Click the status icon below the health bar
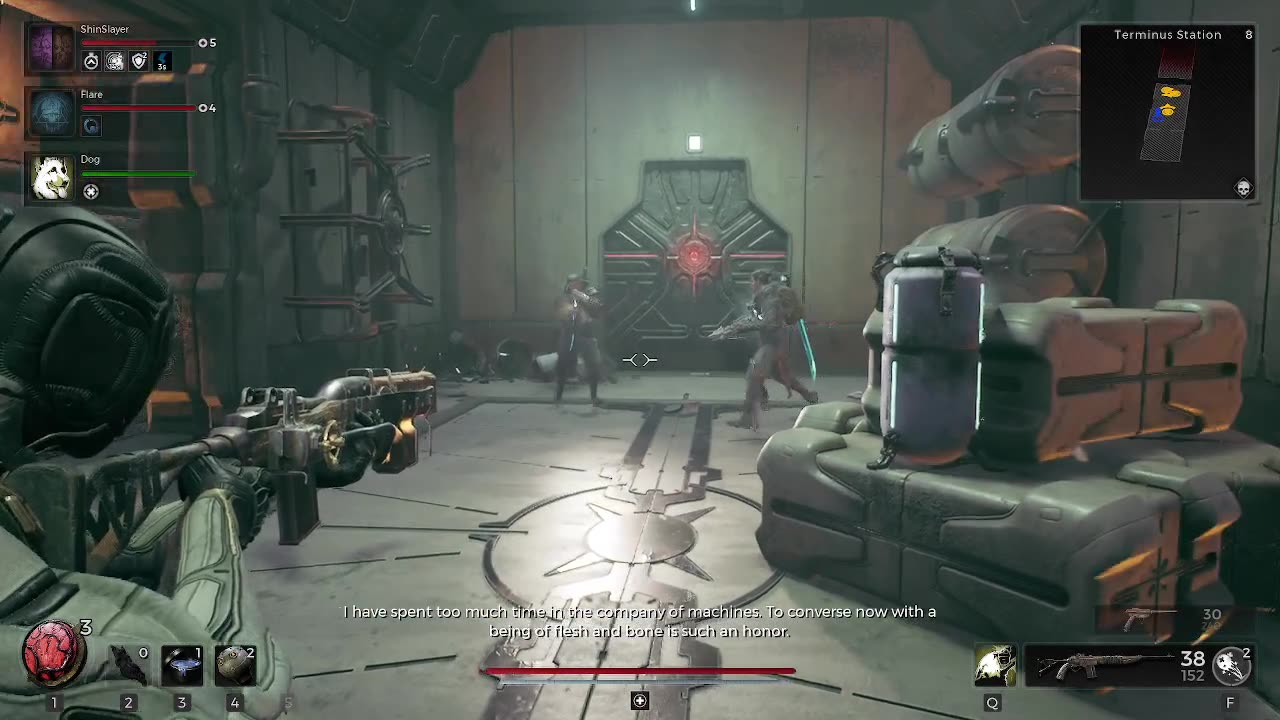The image size is (1280, 720). coord(640,701)
